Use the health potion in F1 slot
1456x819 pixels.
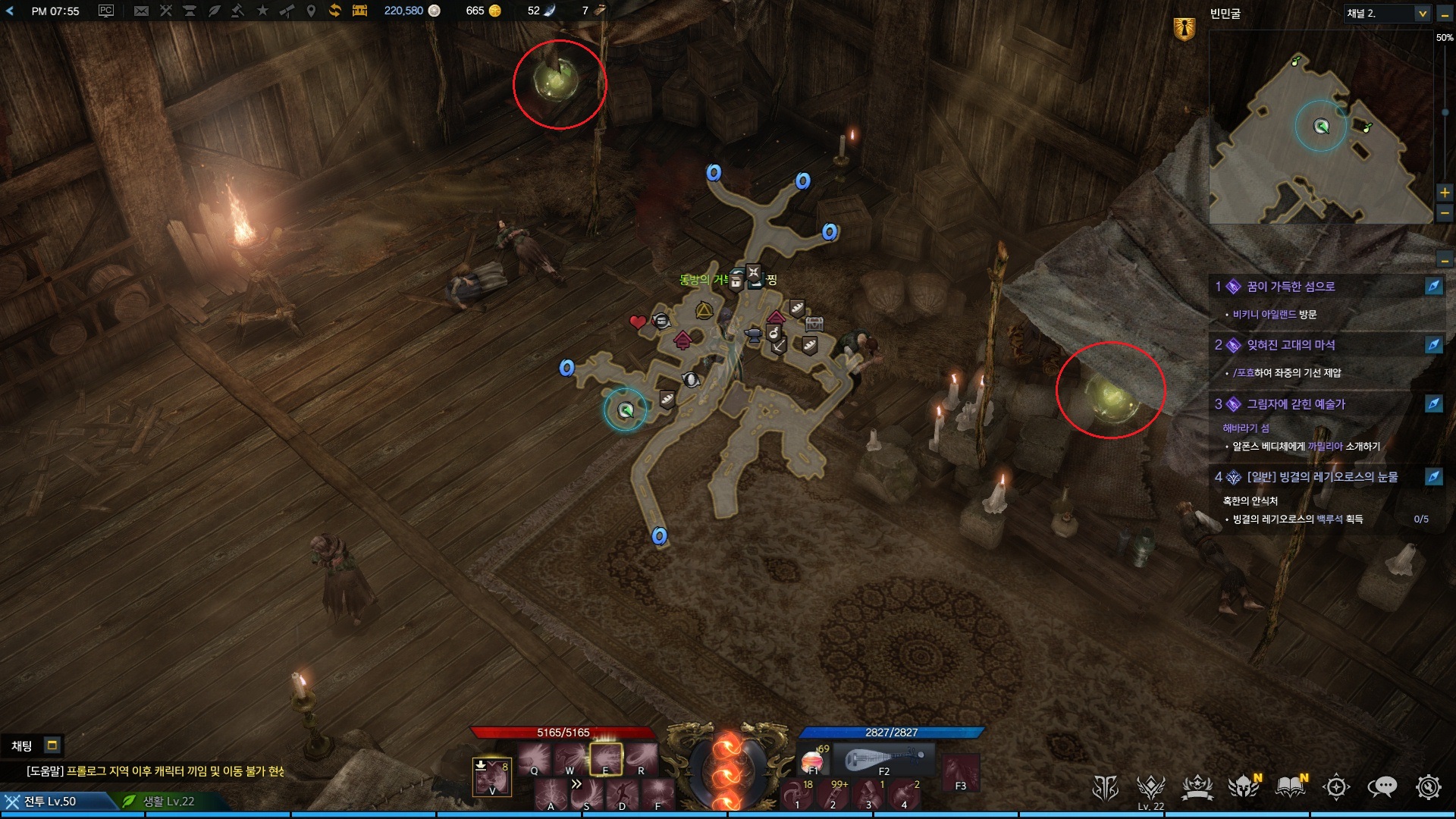(x=812, y=760)
